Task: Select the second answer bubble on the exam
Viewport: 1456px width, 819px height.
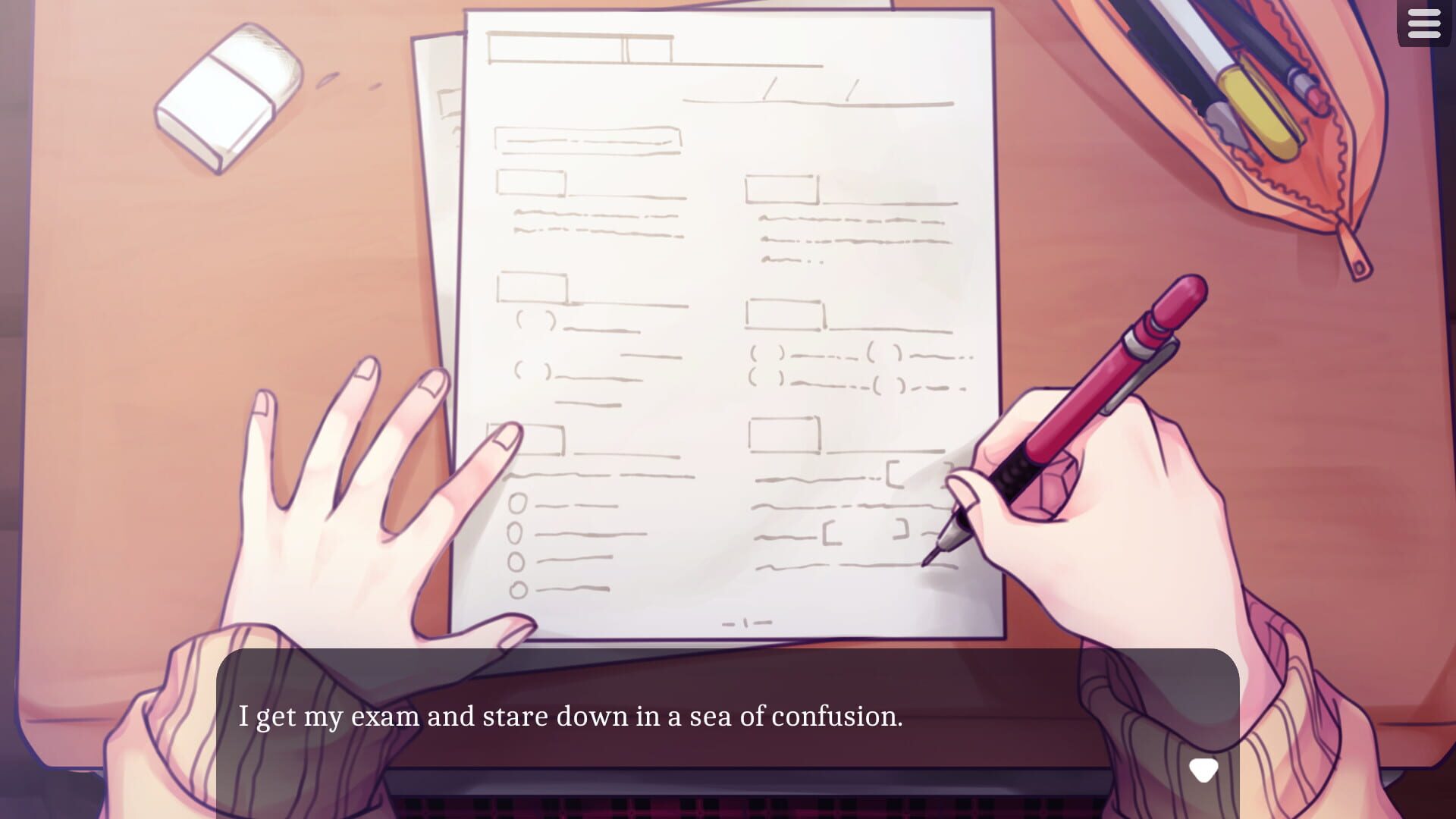Action: tap(515, 533)
